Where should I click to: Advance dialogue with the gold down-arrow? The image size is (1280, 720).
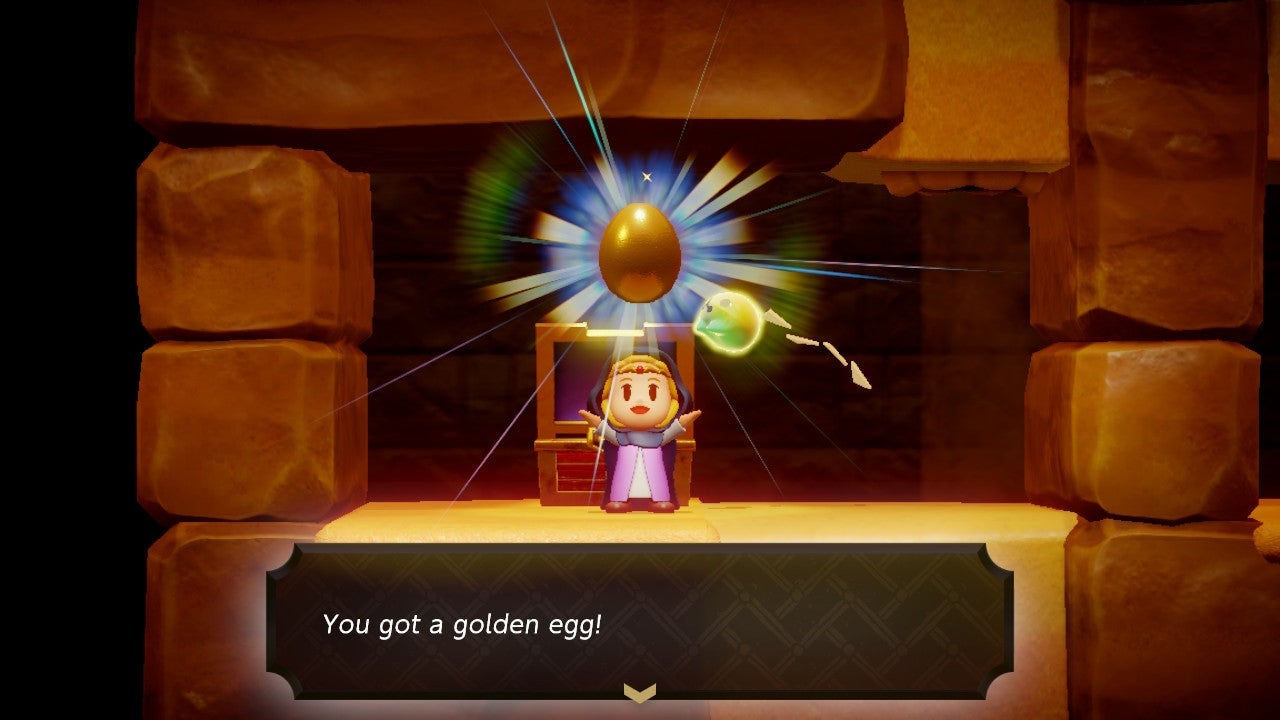click(x=639, y=692)
